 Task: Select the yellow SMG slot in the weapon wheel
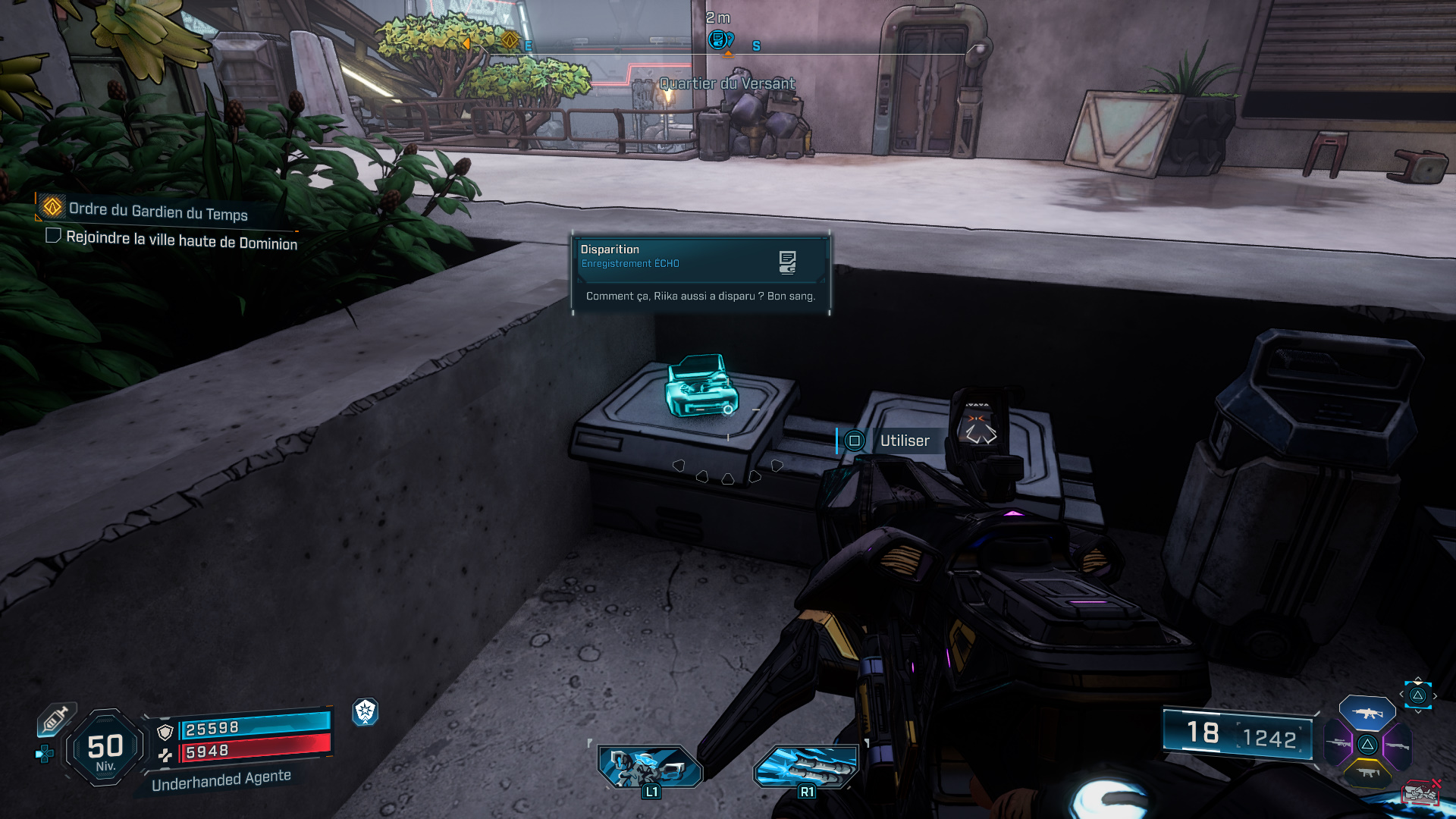[x=1367, y=773]
